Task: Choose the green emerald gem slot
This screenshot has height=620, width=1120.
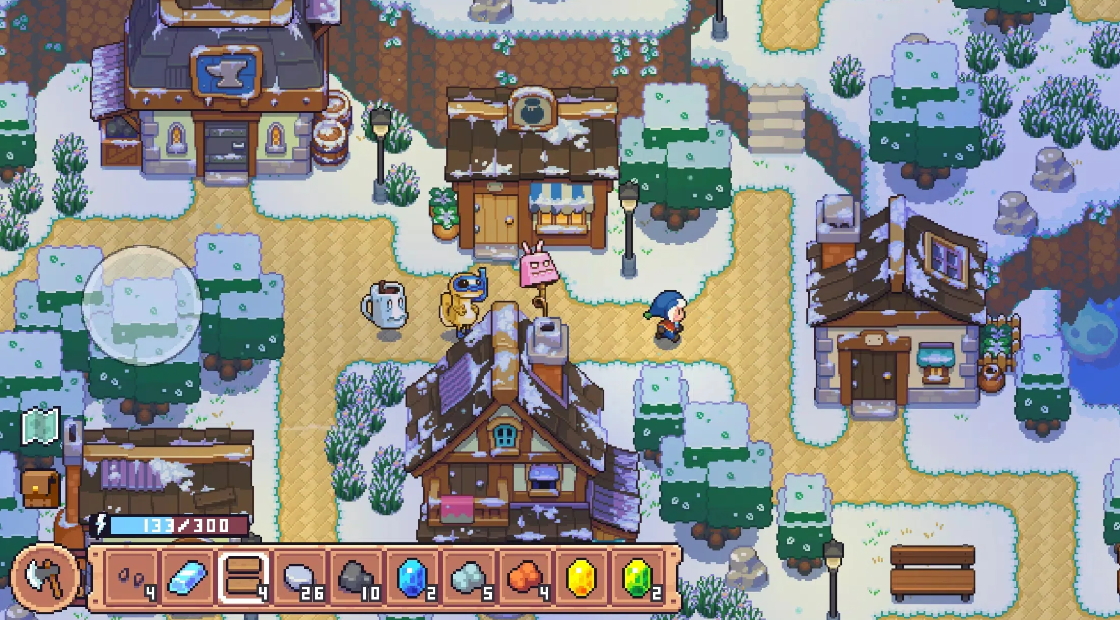Action: point(637,578)
